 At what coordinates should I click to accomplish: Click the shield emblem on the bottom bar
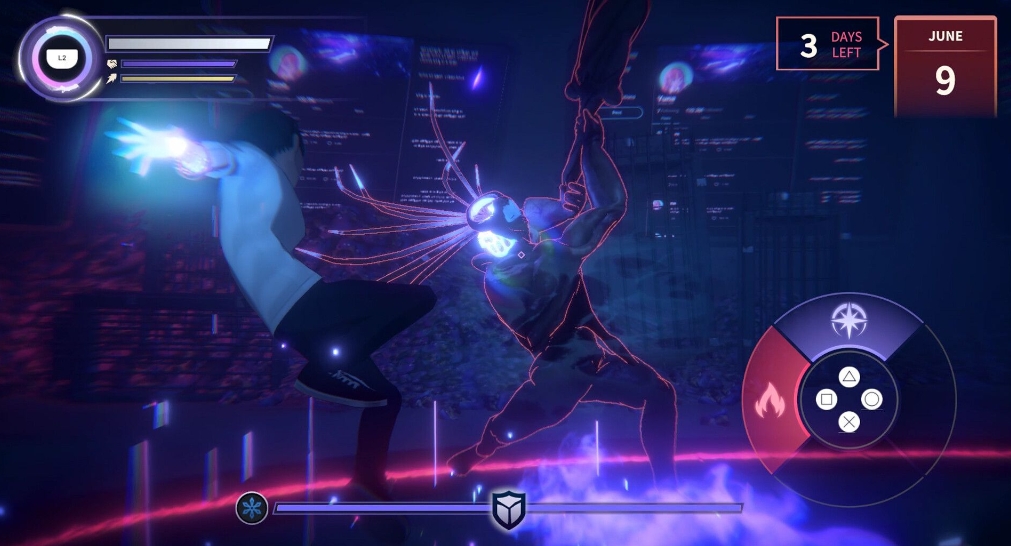click(508, 510)
